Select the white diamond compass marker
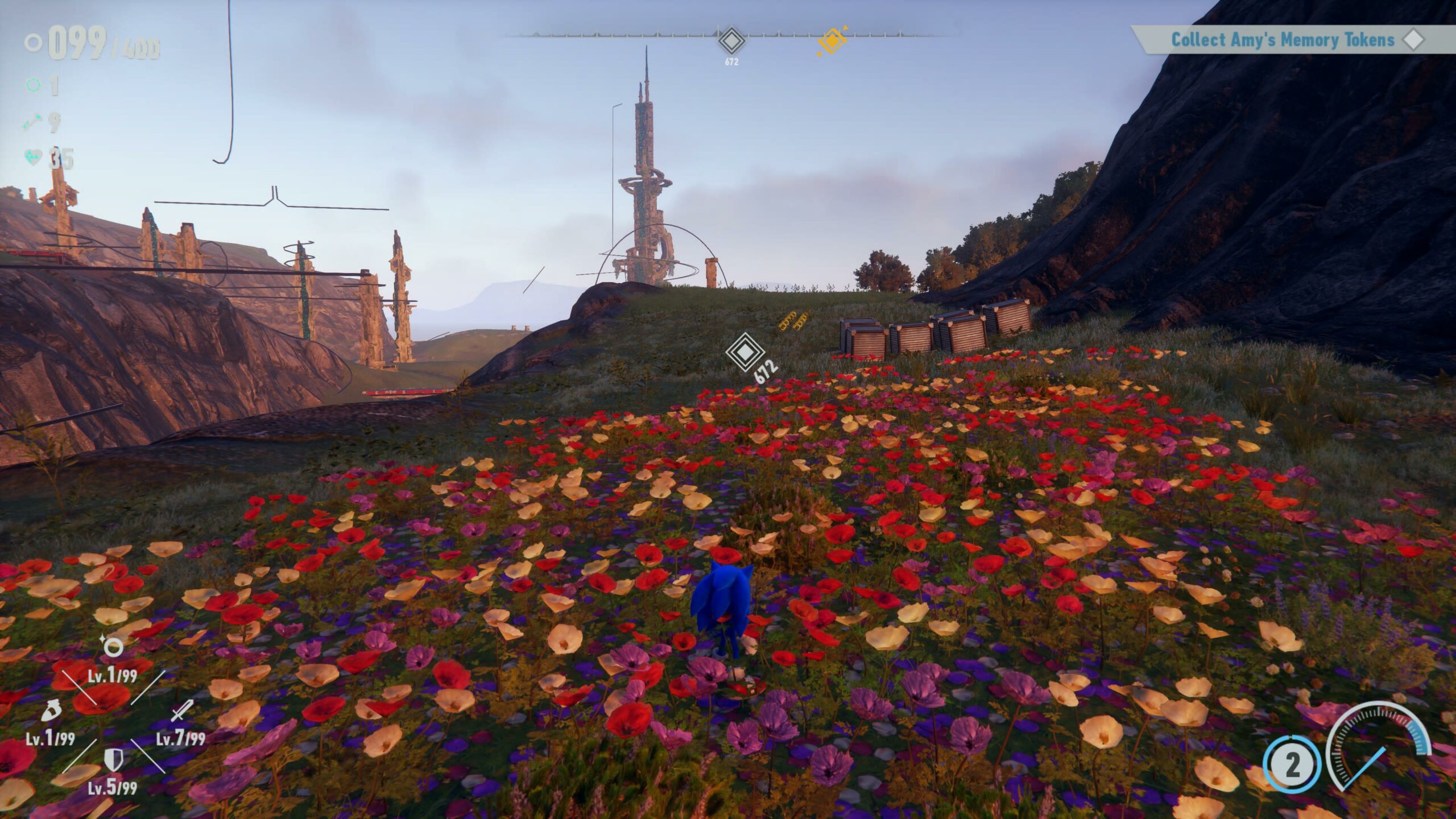 (x=731, y=41)
